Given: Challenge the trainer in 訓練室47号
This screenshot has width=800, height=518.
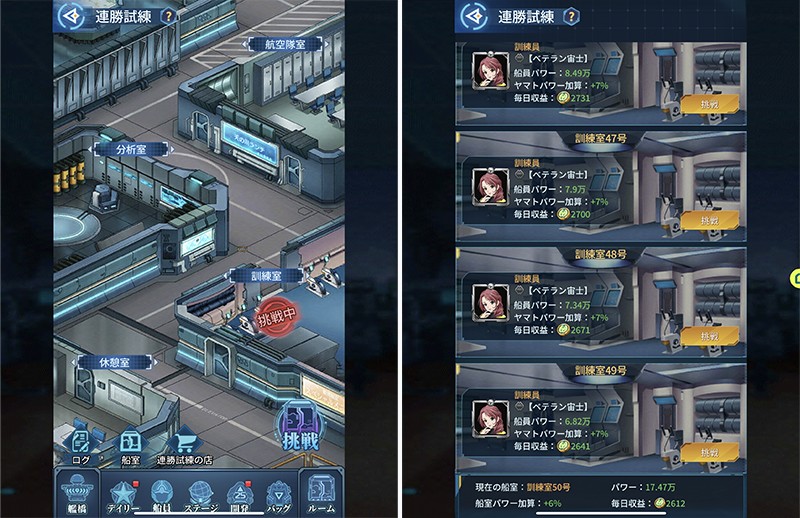Looking at the screenshot, I should pos(710,221).
